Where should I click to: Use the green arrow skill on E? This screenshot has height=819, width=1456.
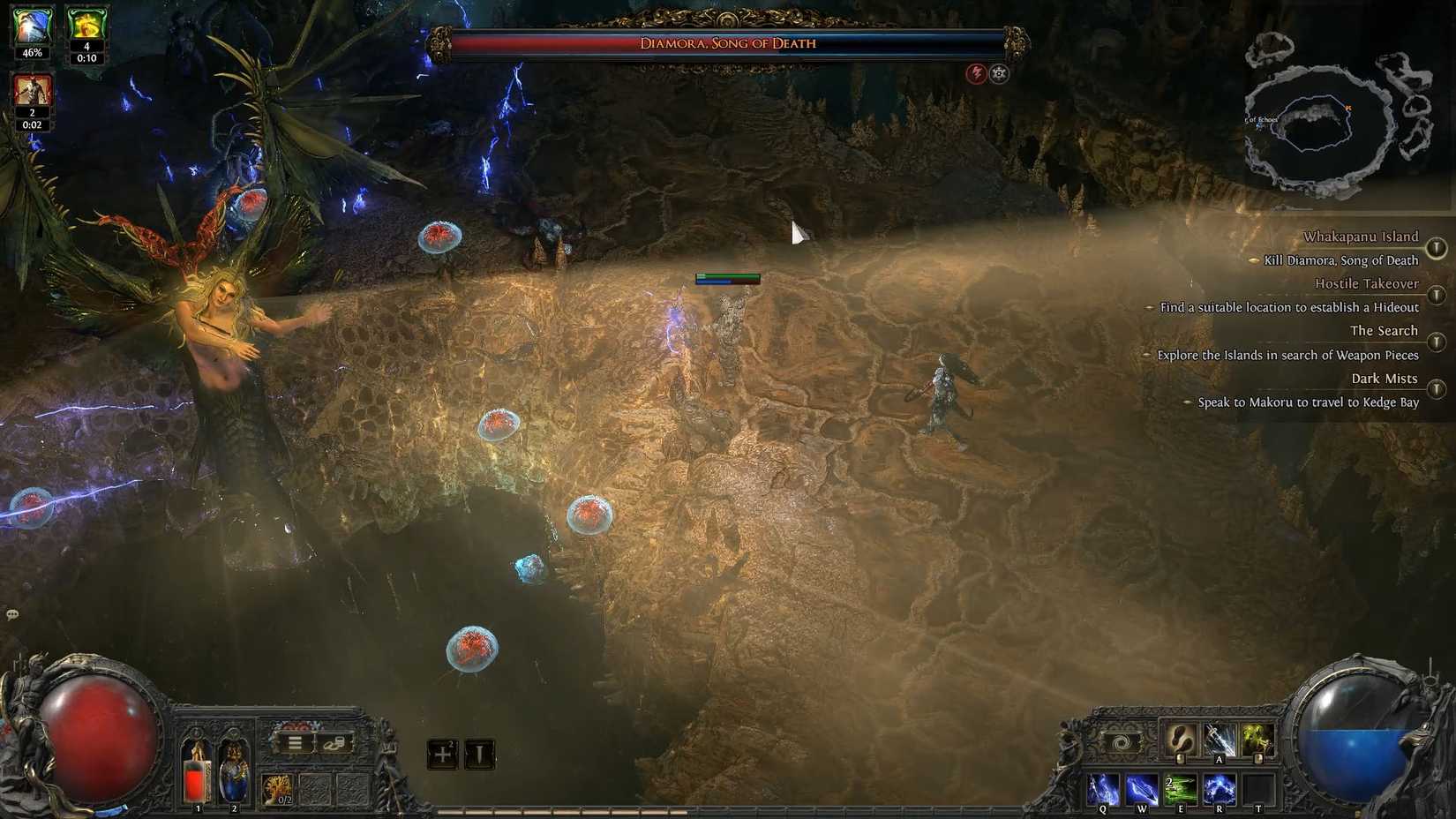pos(1181,790)
